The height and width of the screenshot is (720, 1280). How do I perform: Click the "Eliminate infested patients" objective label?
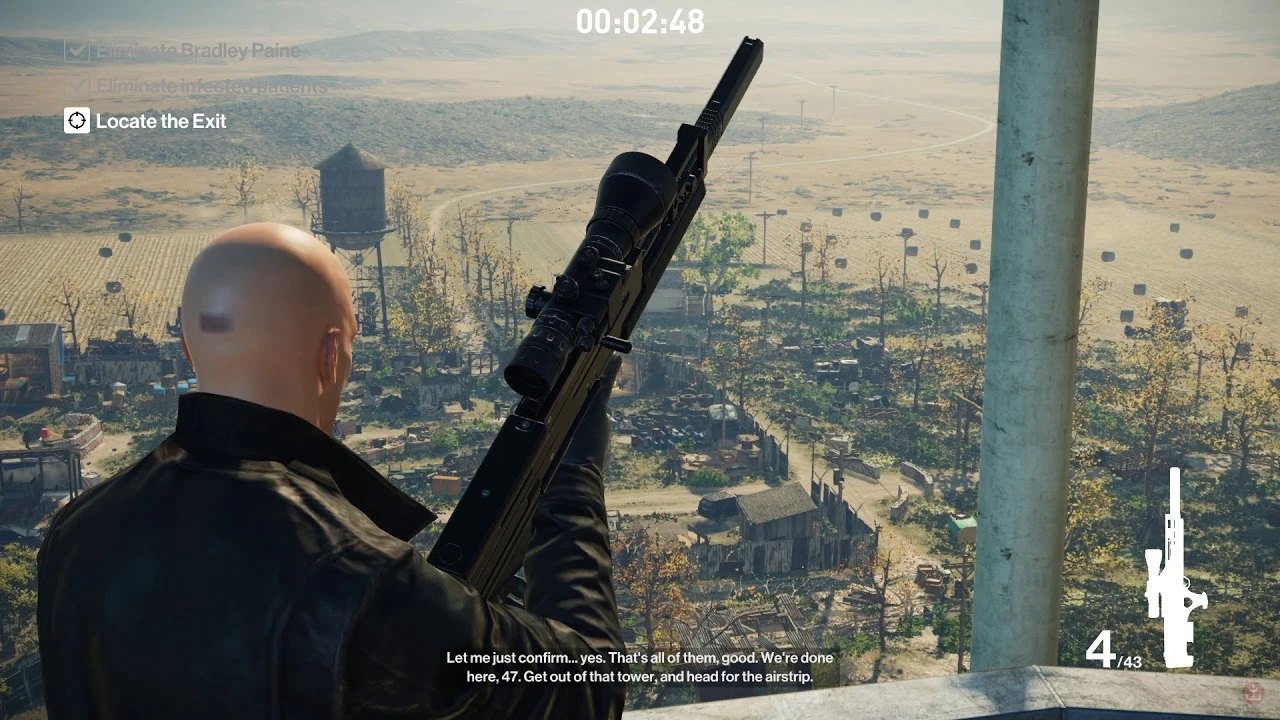[x=209, y=87]
